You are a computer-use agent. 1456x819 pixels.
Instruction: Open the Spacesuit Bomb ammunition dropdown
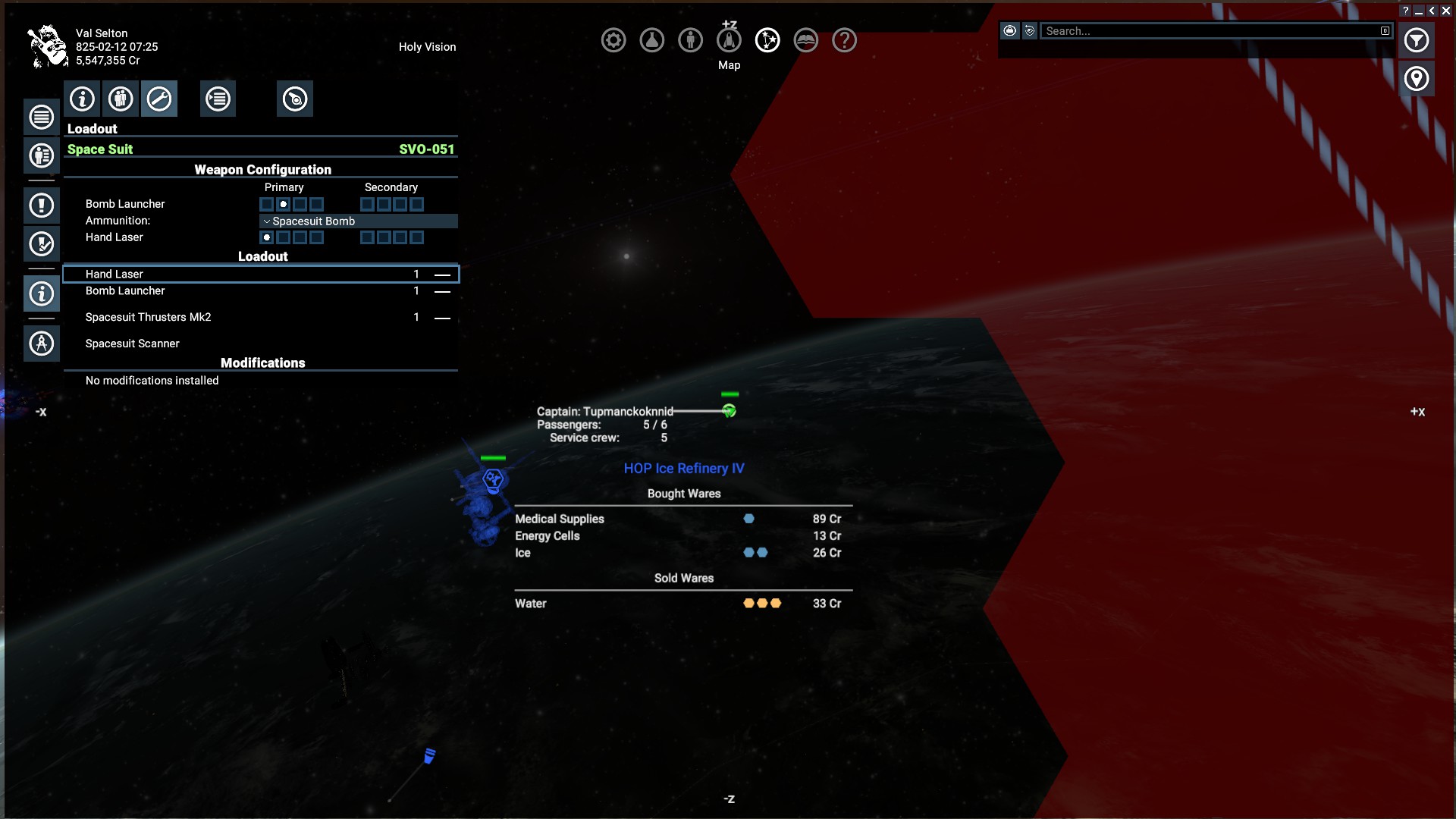pyautogui.click(x=358, y=221)
